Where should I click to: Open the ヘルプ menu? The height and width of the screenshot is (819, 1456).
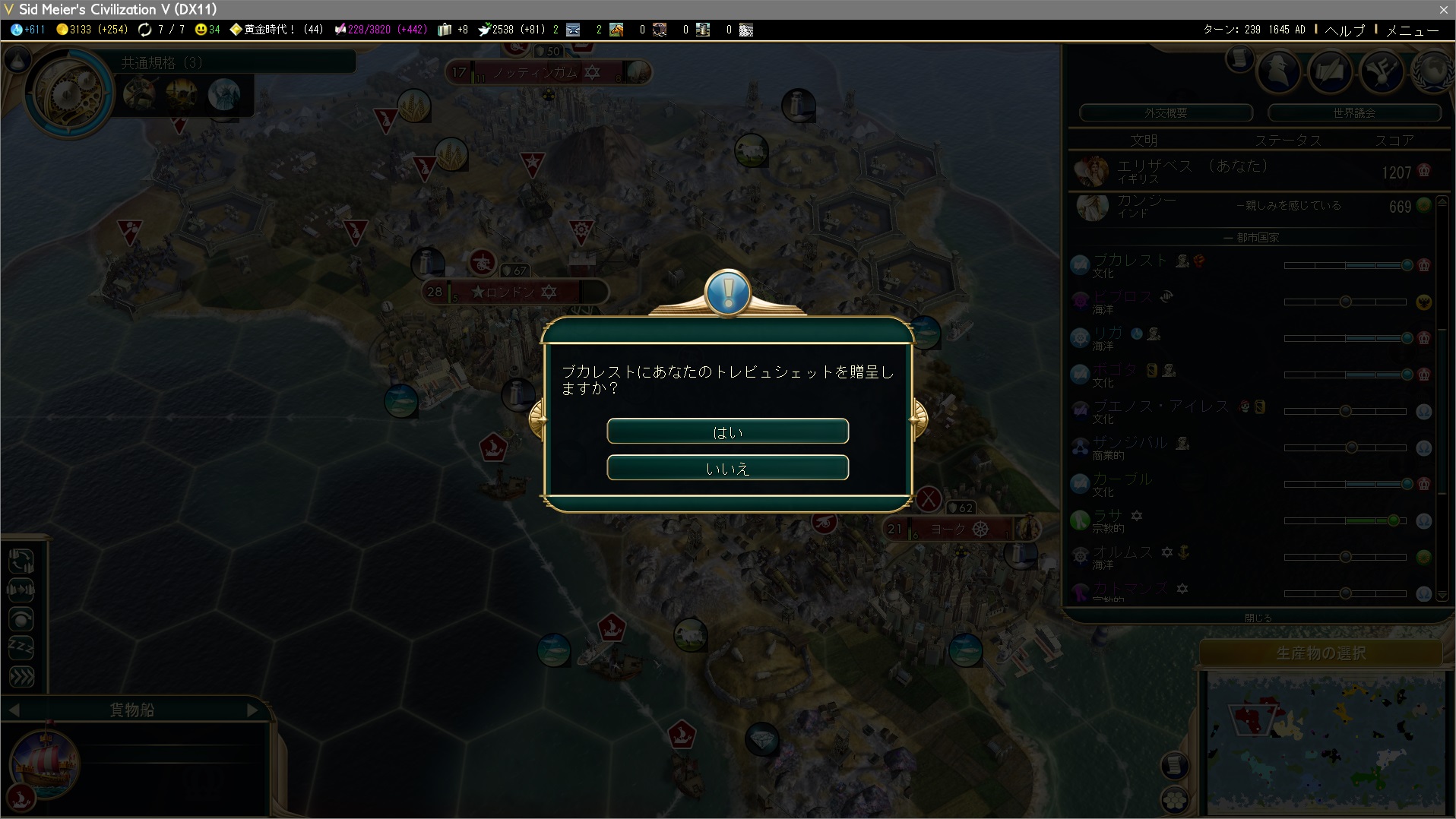pos(1344,30)
